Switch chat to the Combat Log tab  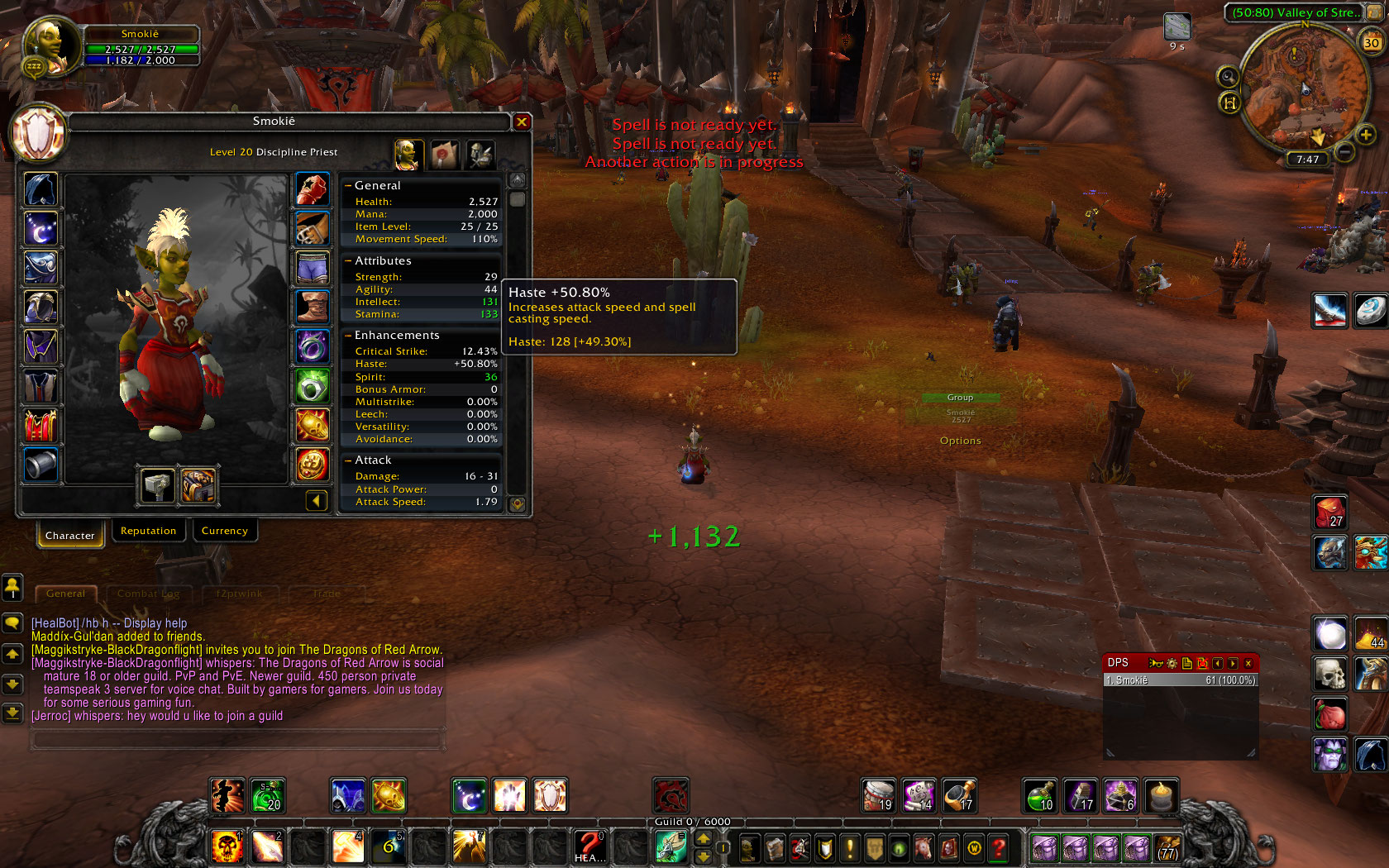pyautogui.click(x=148, y=594)
